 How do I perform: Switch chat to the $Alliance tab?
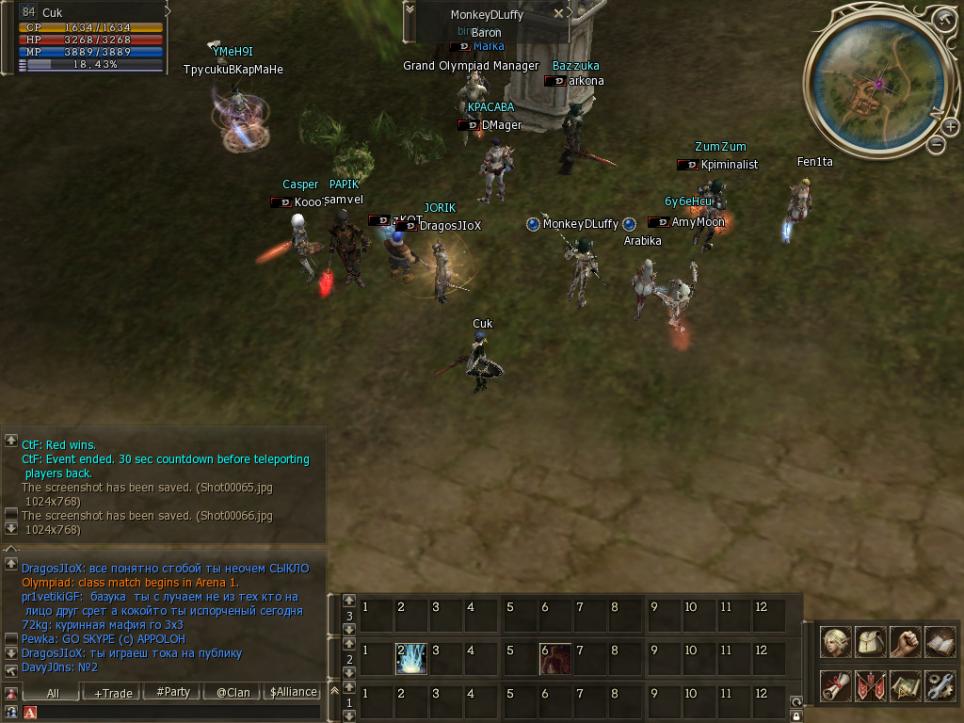tap(294, 693)
